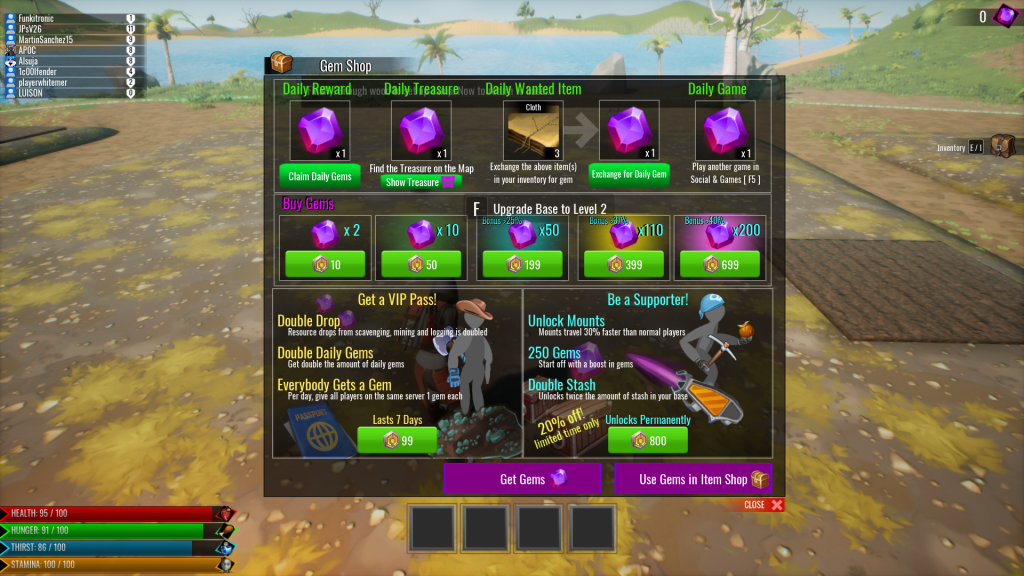Screen dimensions: 1024x576
Task: Open the Inventory chest icon
Action: pos(1002,146)
